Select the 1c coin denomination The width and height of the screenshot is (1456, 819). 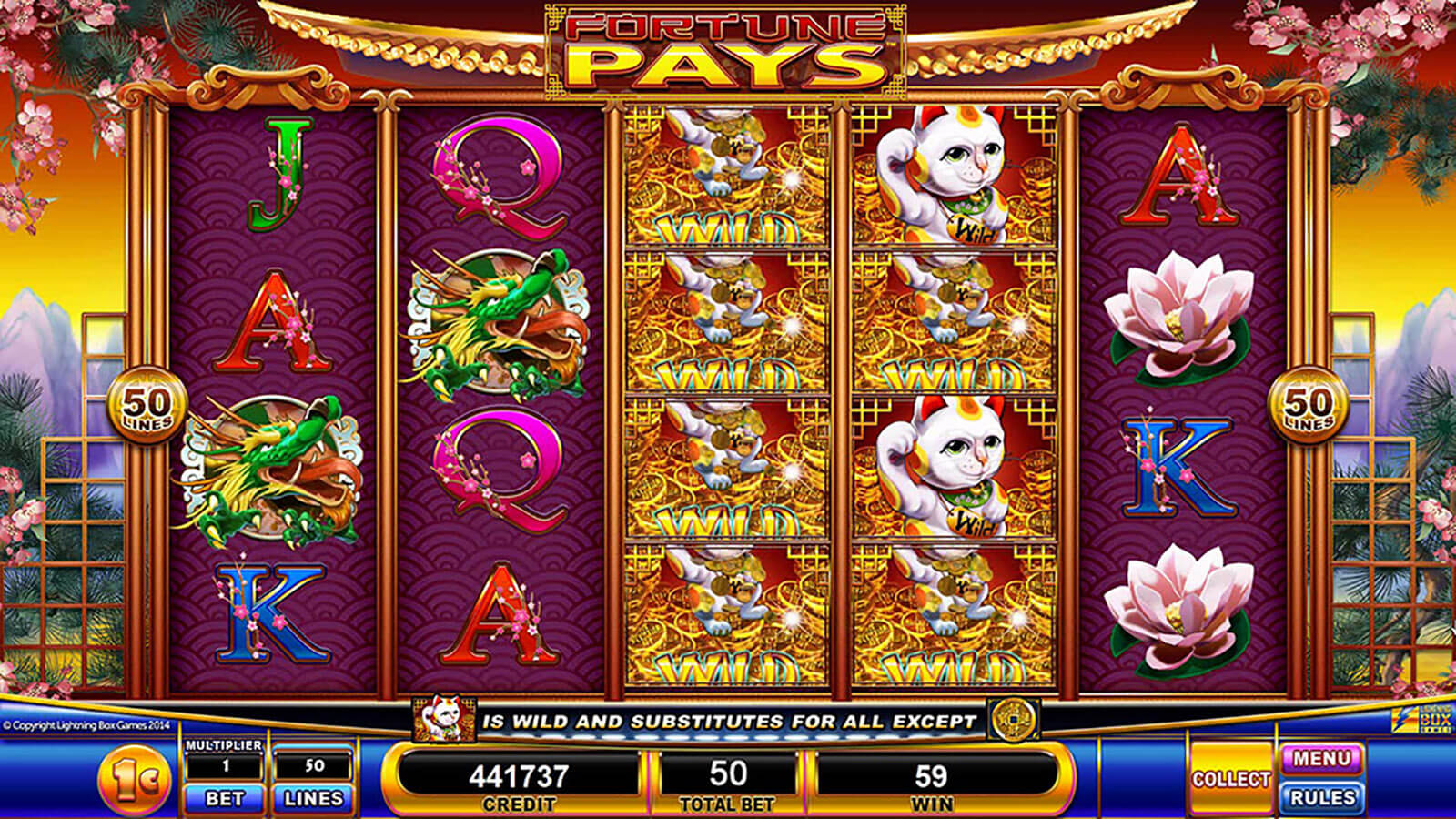137,779
